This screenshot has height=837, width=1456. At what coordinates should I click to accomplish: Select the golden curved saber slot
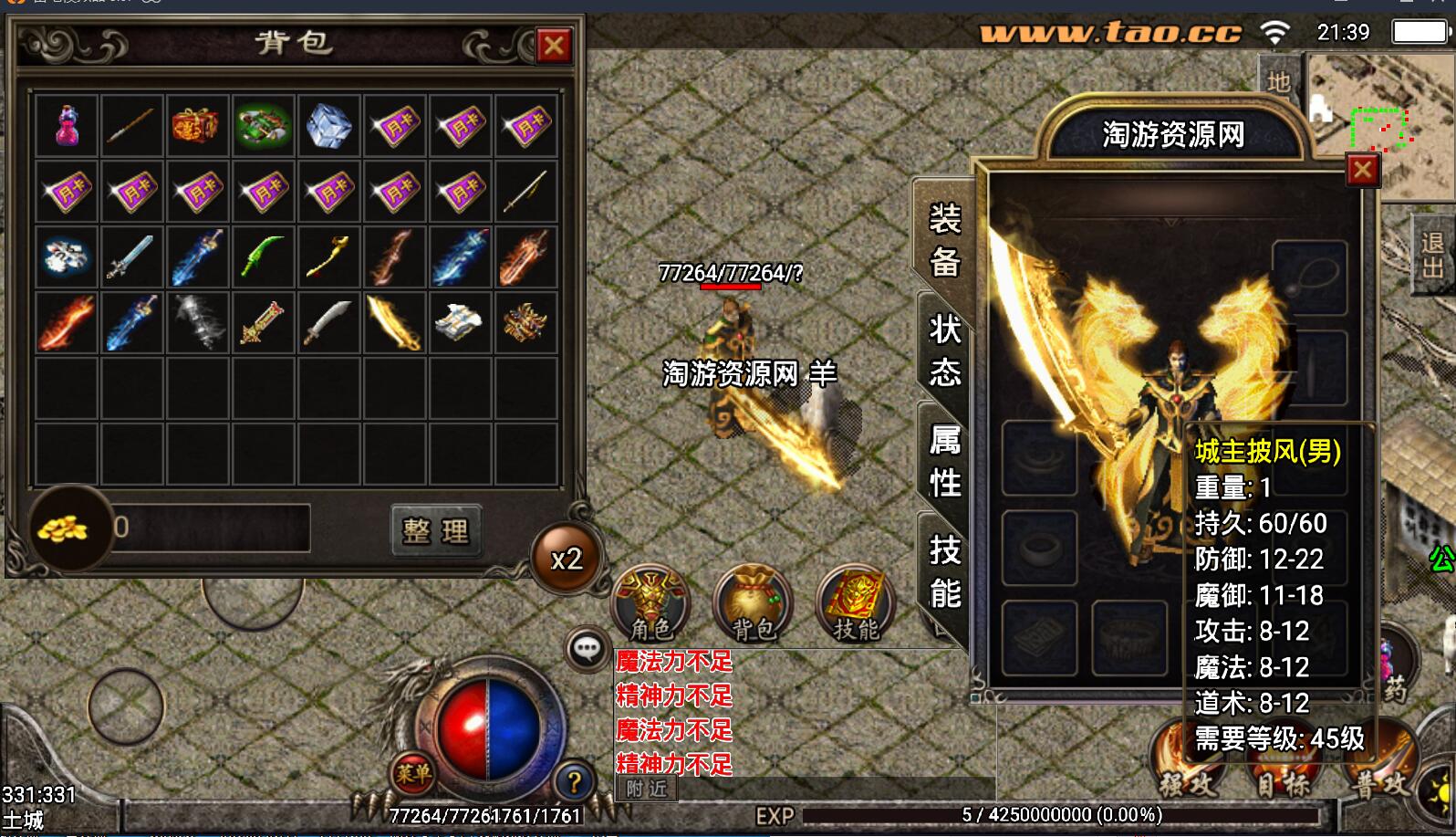point(394,322)
